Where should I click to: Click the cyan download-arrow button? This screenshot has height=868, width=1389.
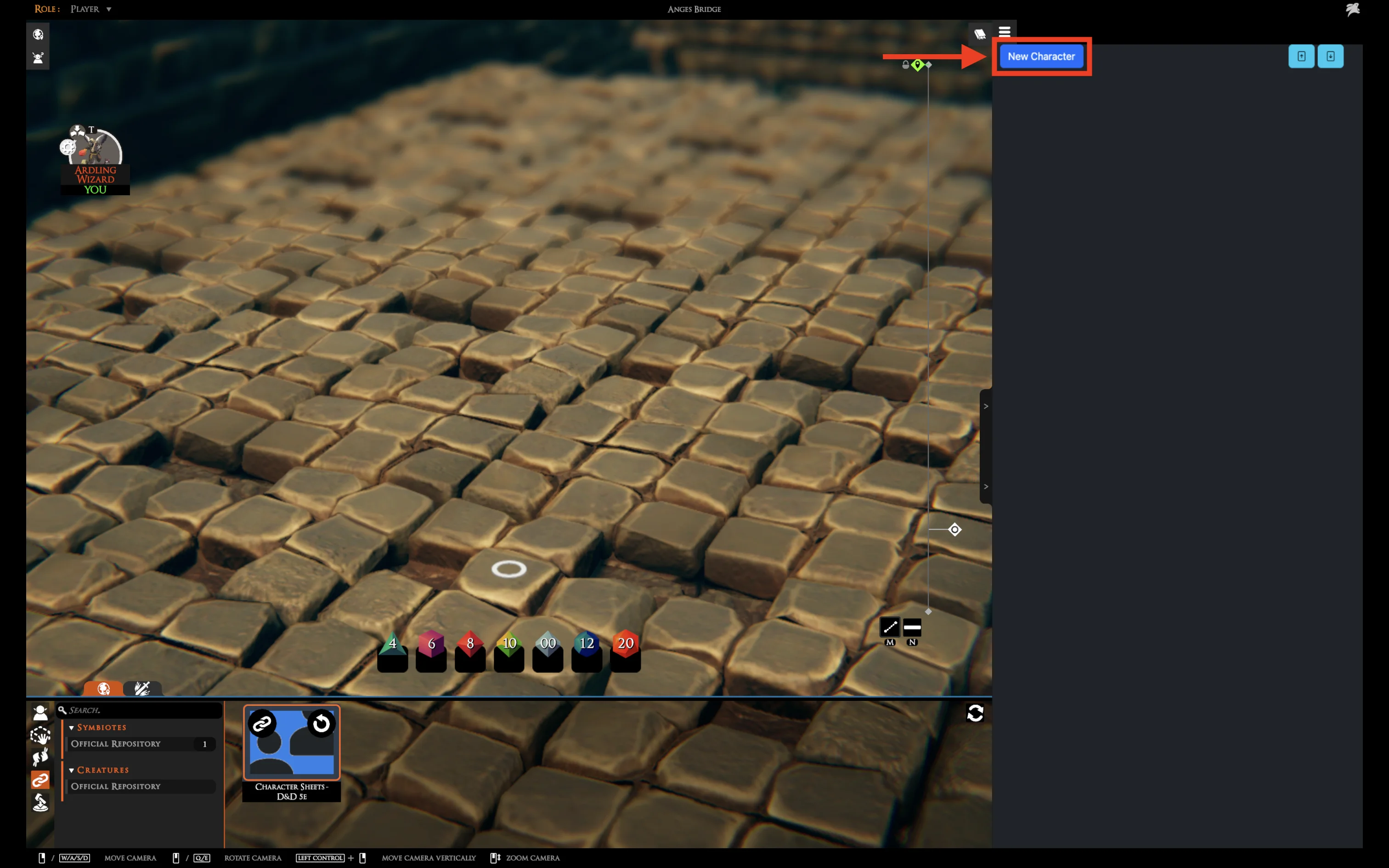pos(1330,56)
